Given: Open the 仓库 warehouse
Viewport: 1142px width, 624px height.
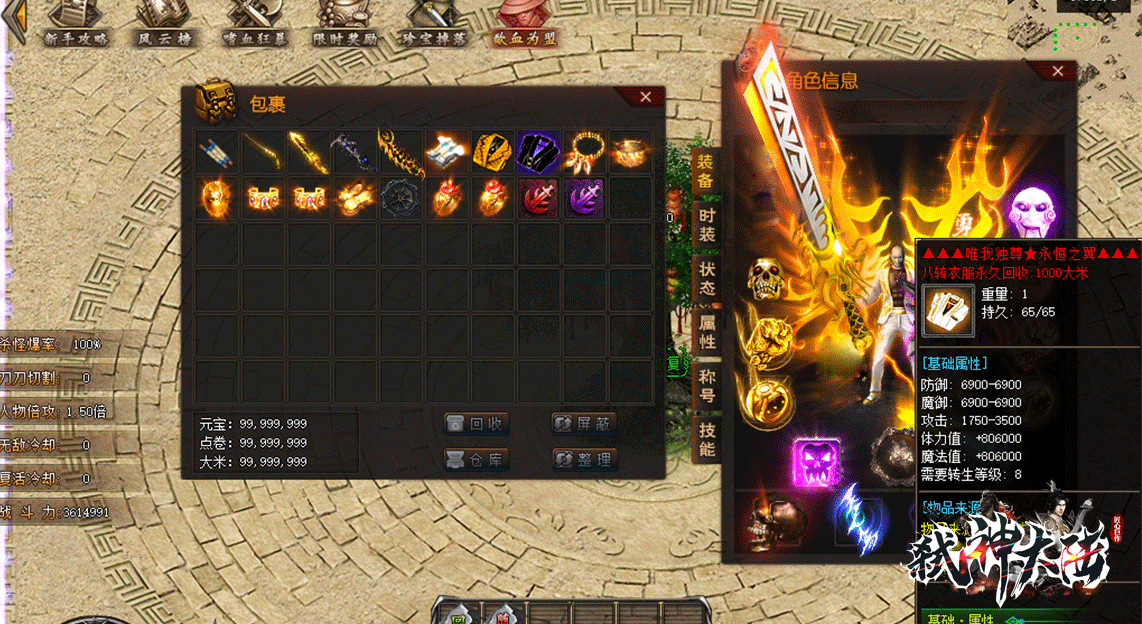Looking at the screenshot, I should (477, 460).
